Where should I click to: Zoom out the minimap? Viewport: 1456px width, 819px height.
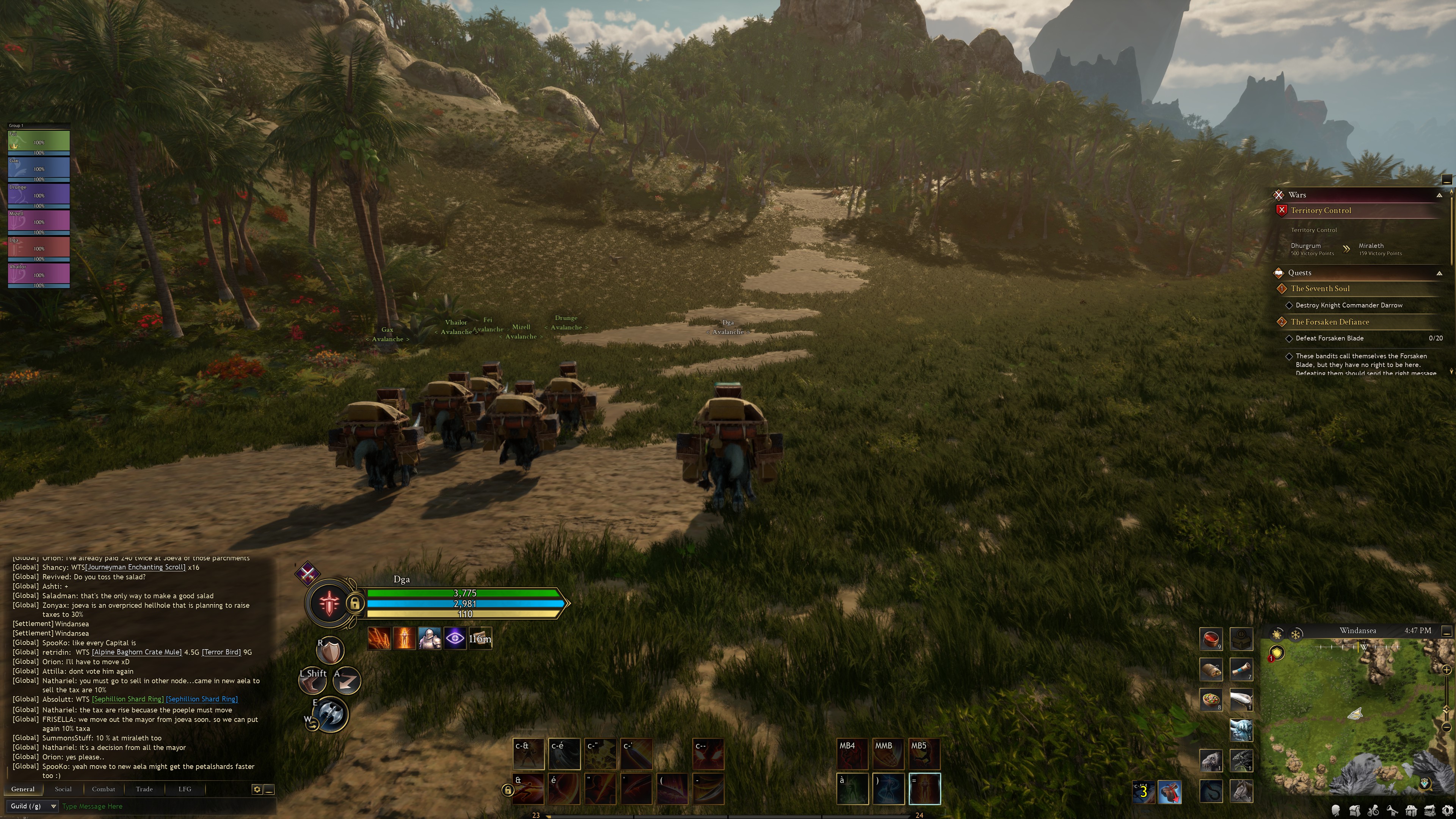[1447, 727]
